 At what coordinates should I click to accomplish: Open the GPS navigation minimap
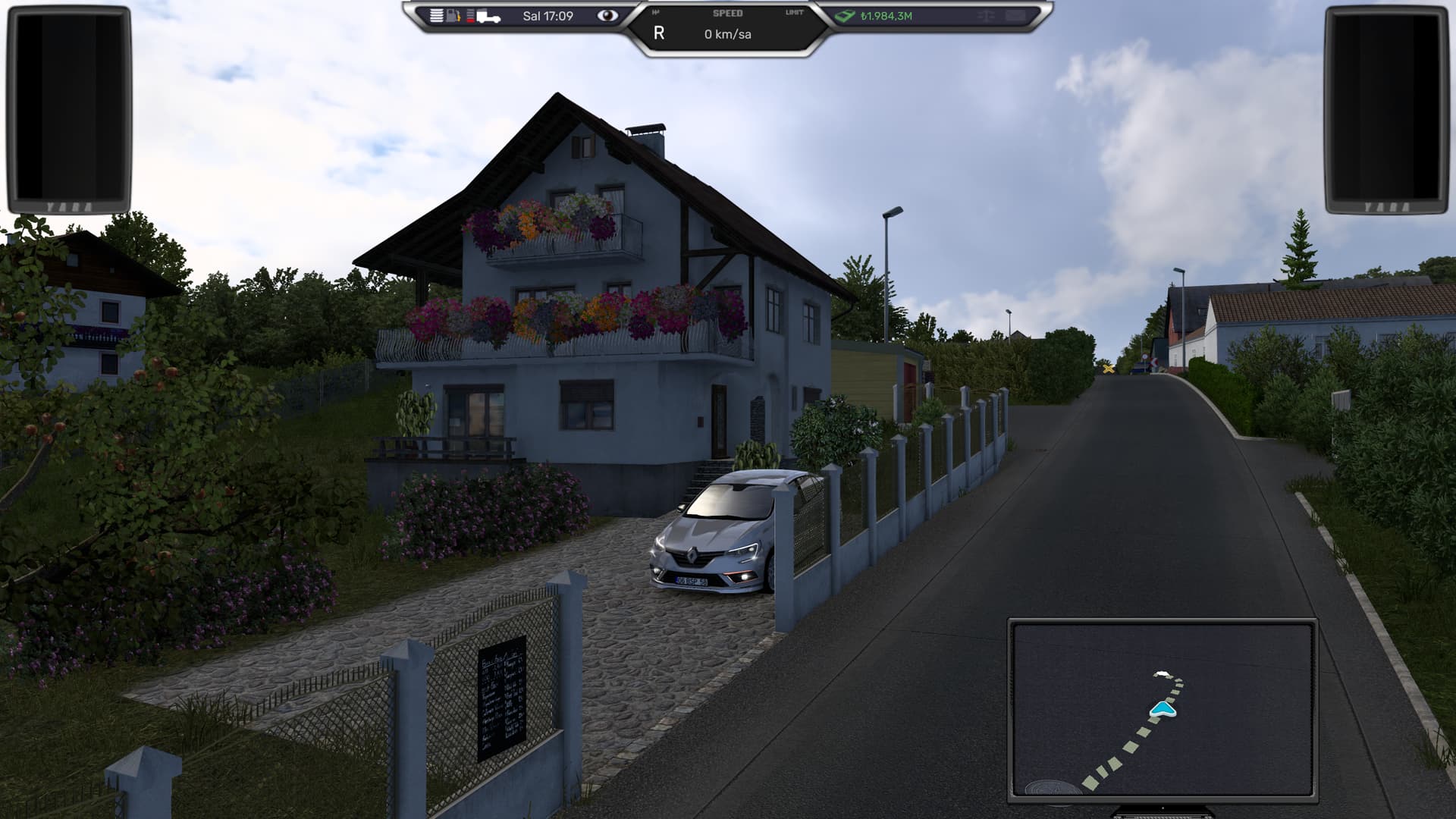(x=1162, y=709)
